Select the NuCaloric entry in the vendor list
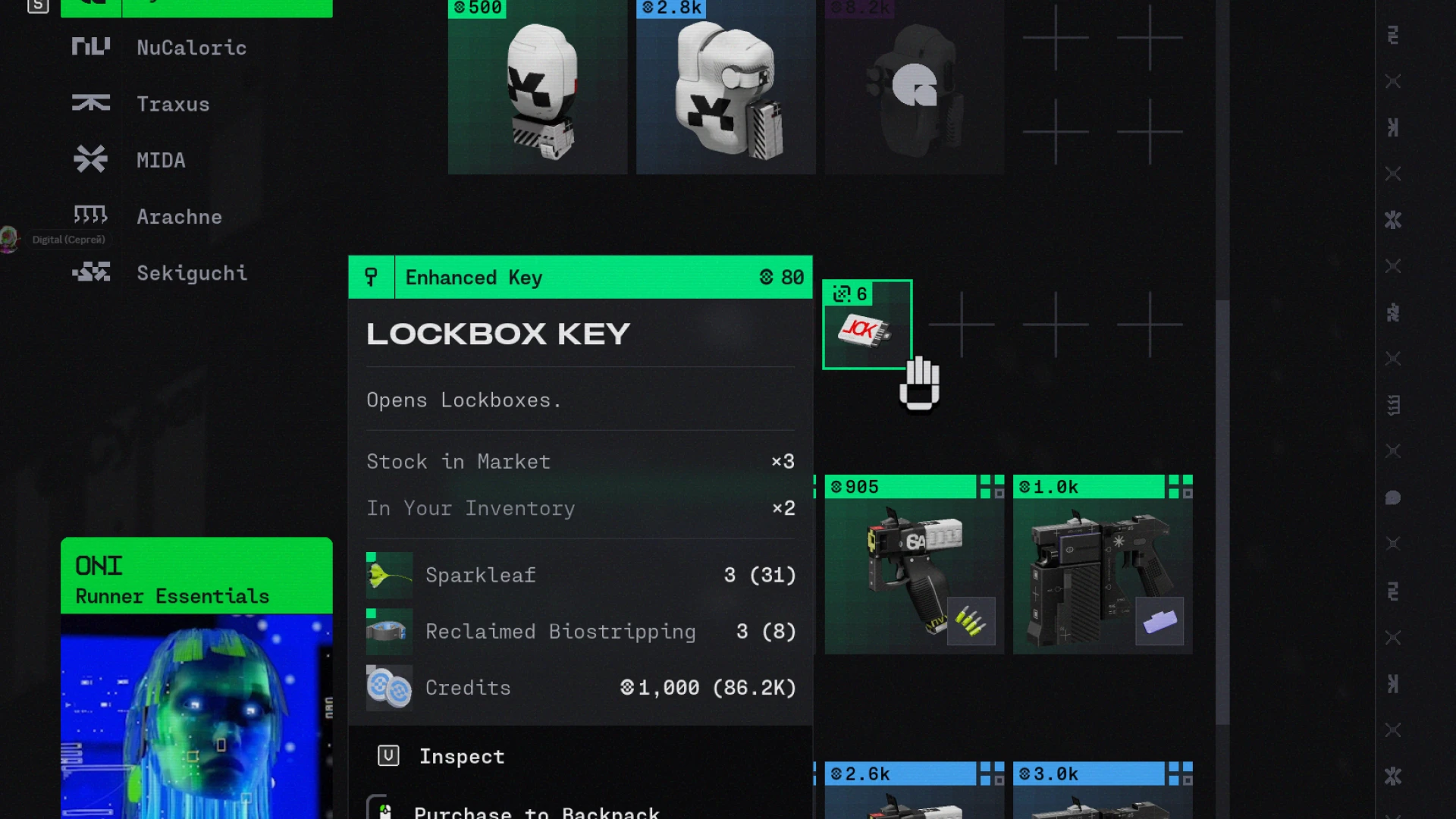 [191, 48]
